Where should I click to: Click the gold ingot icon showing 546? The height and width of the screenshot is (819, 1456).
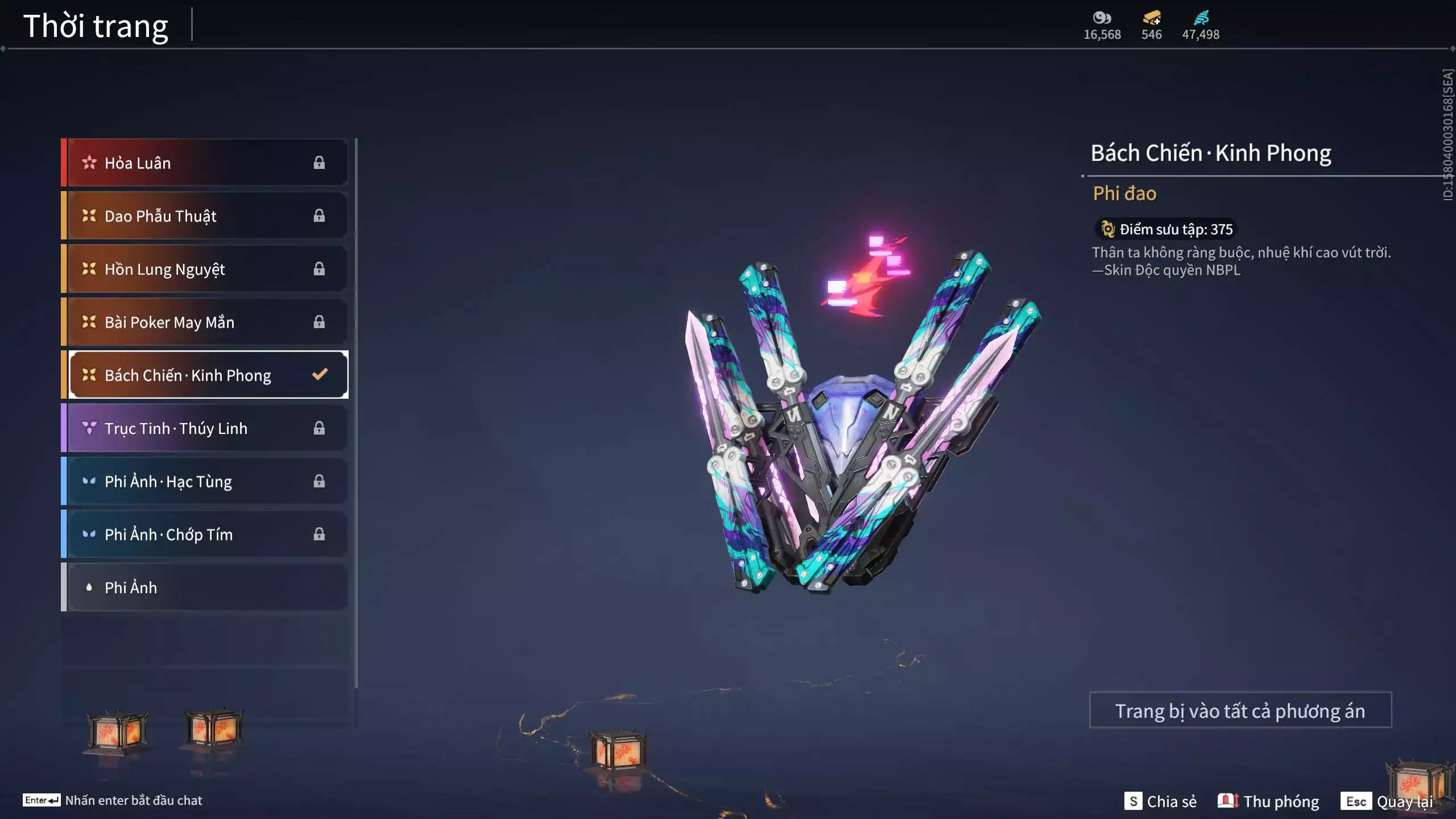point(1150,19)
